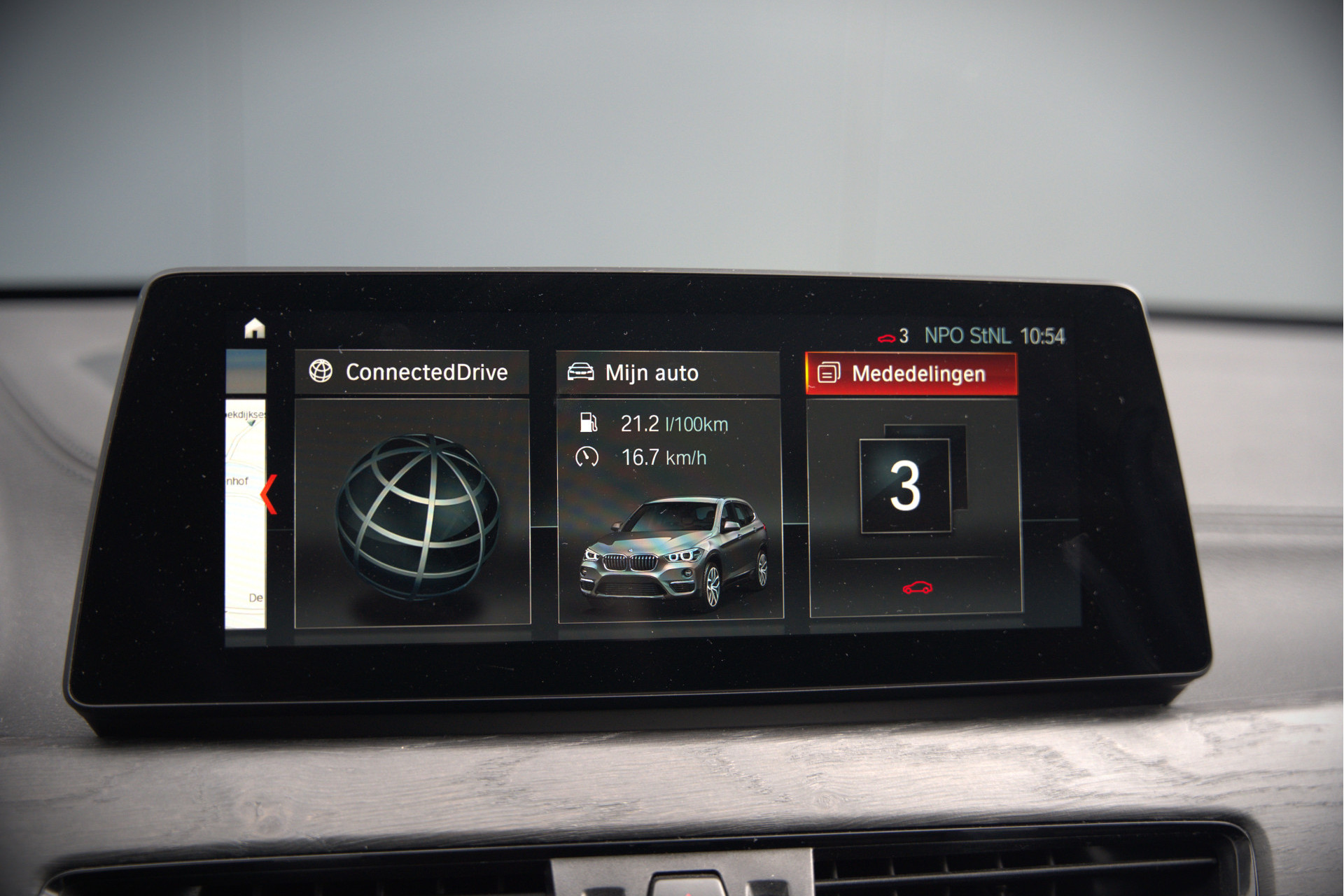Tap the home icon
This screenshot has width=1344, height=896.
click(x=255, y=328)
